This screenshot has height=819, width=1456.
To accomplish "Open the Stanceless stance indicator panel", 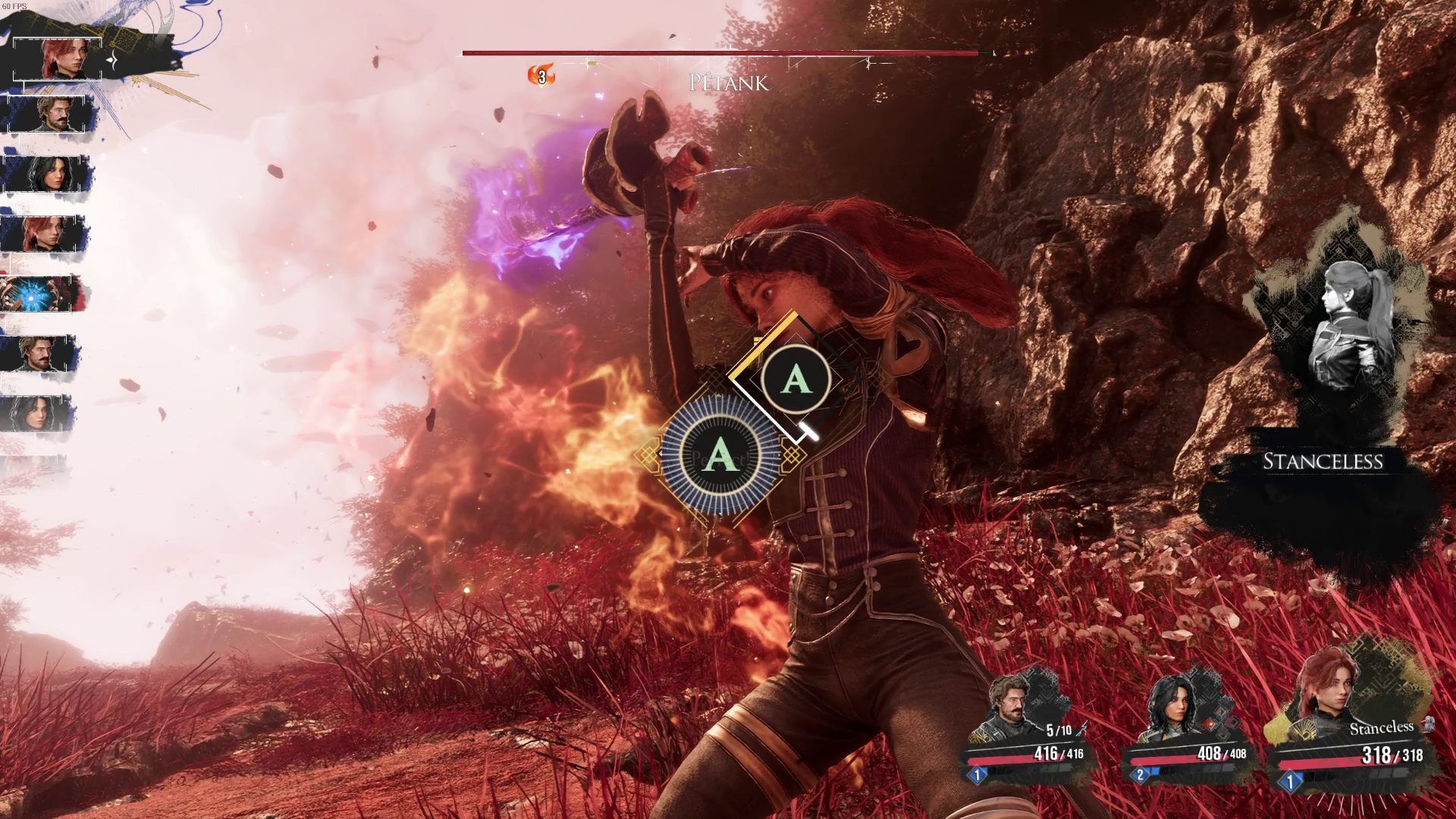I will 1323,461.
